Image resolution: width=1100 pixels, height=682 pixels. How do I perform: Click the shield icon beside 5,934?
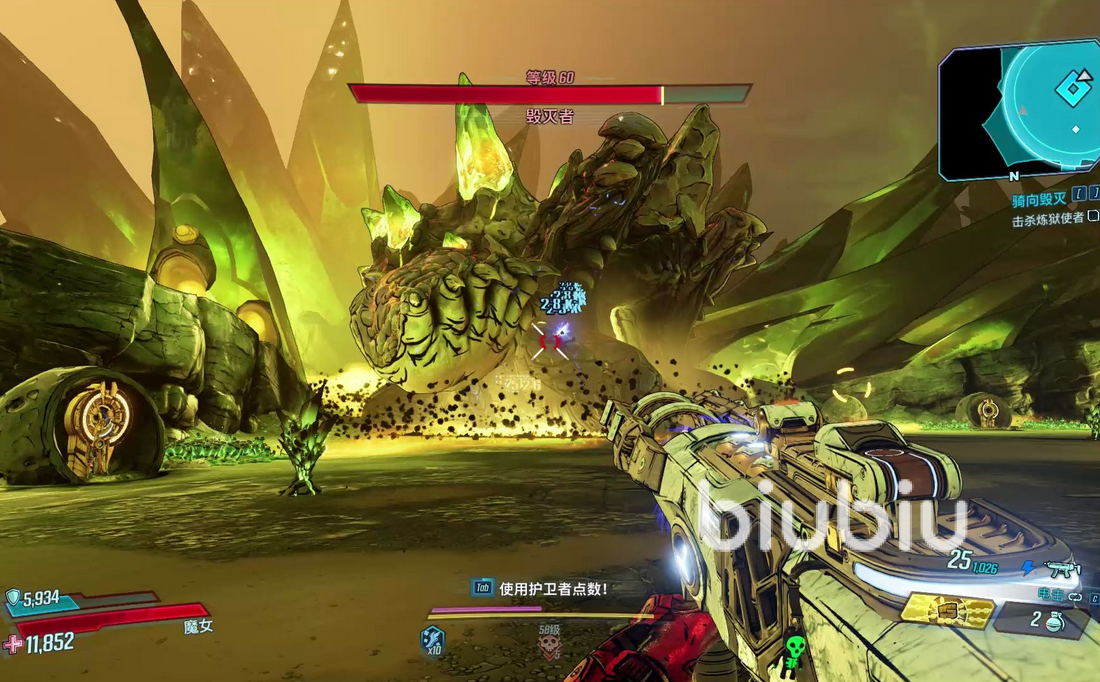click(x=13, y=598)
